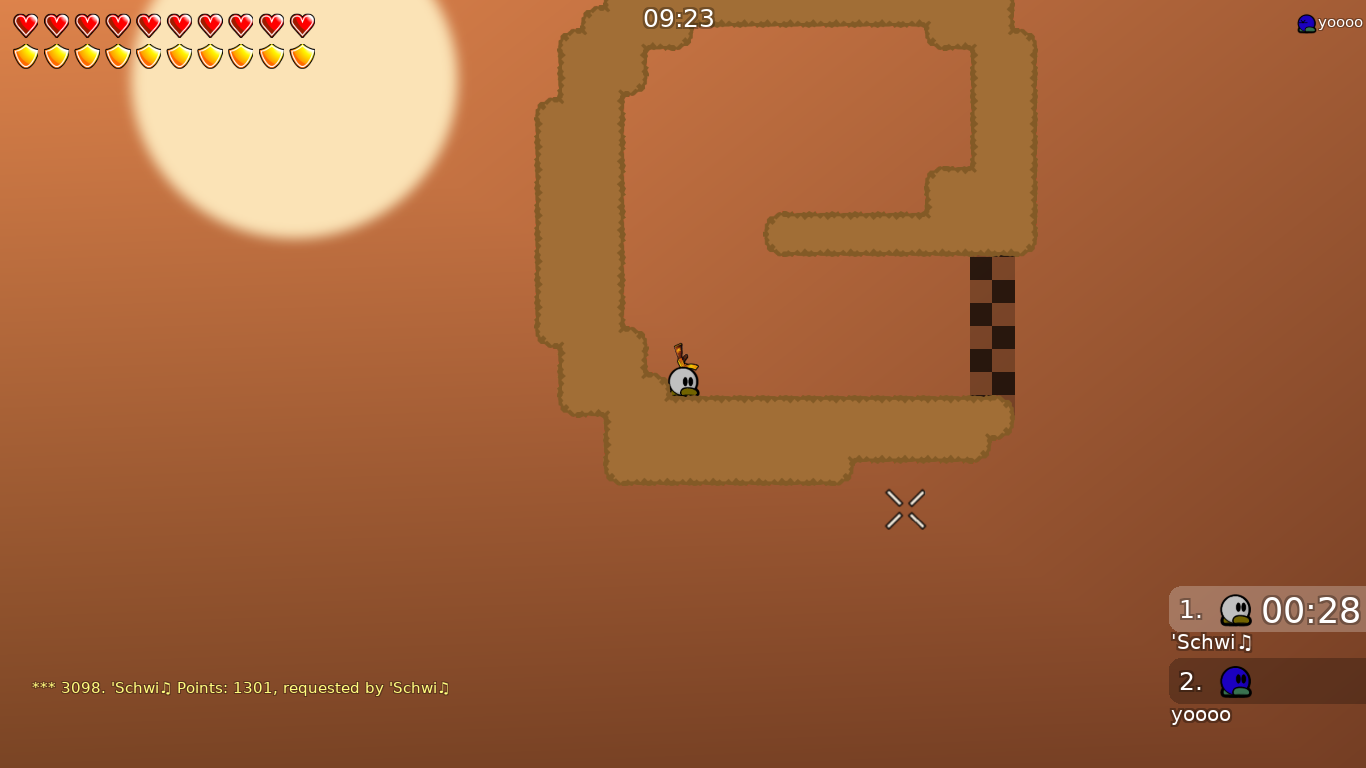Click the first shield in the armor row
This screenshot has height=768, width=1366.
25,57
